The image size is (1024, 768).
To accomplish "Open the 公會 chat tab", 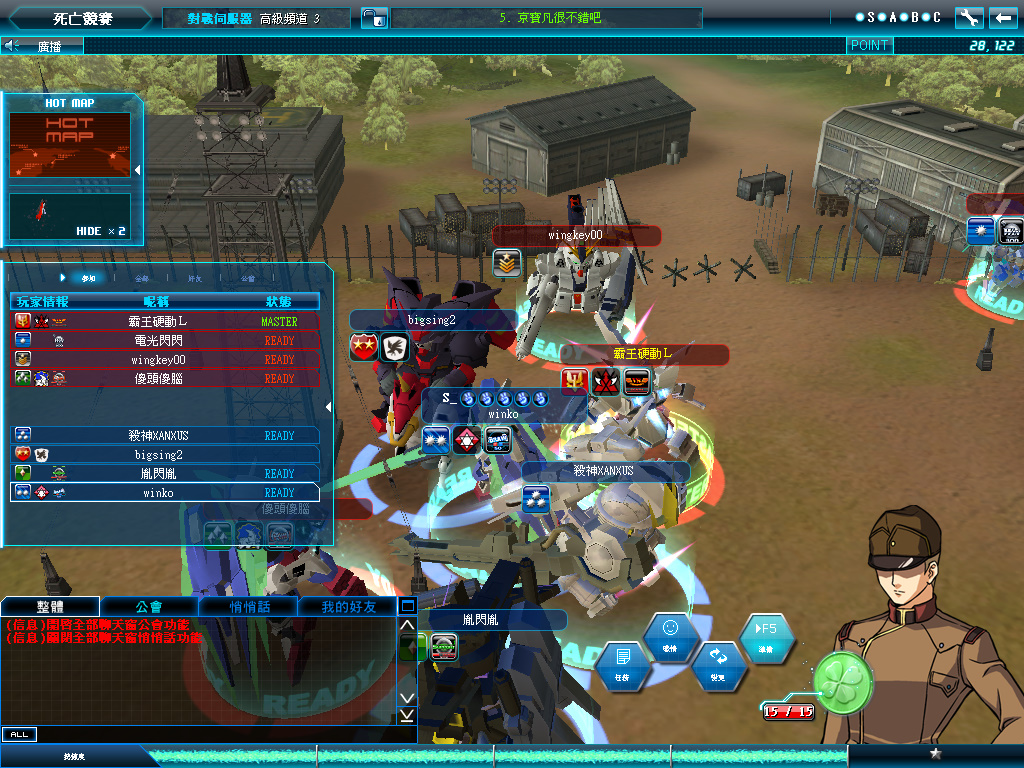I will tap(149, 606).
